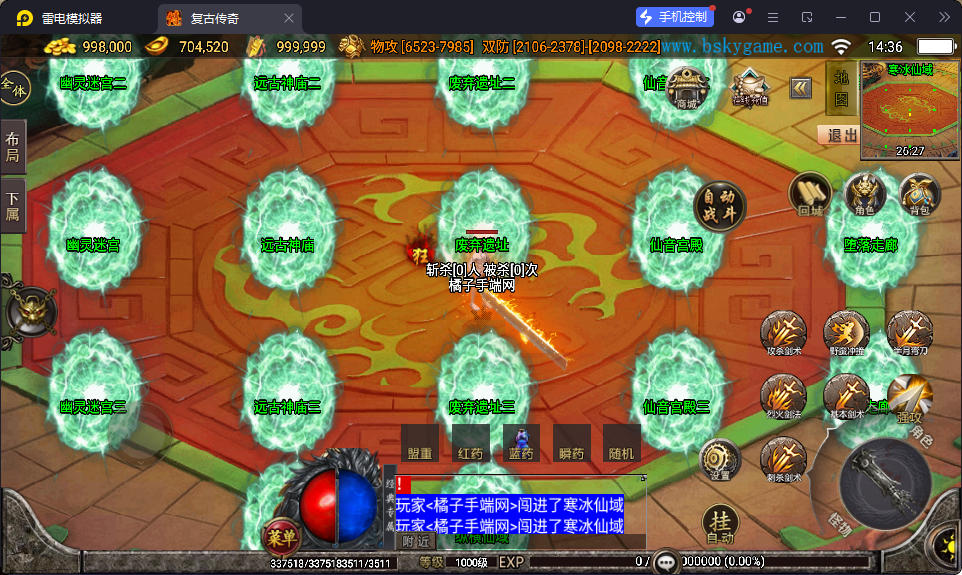Open the 菜单 menu button
Image resolution: width=962 pixels, height=575 pixels.
pyautogui.click(x=280, y=536)
